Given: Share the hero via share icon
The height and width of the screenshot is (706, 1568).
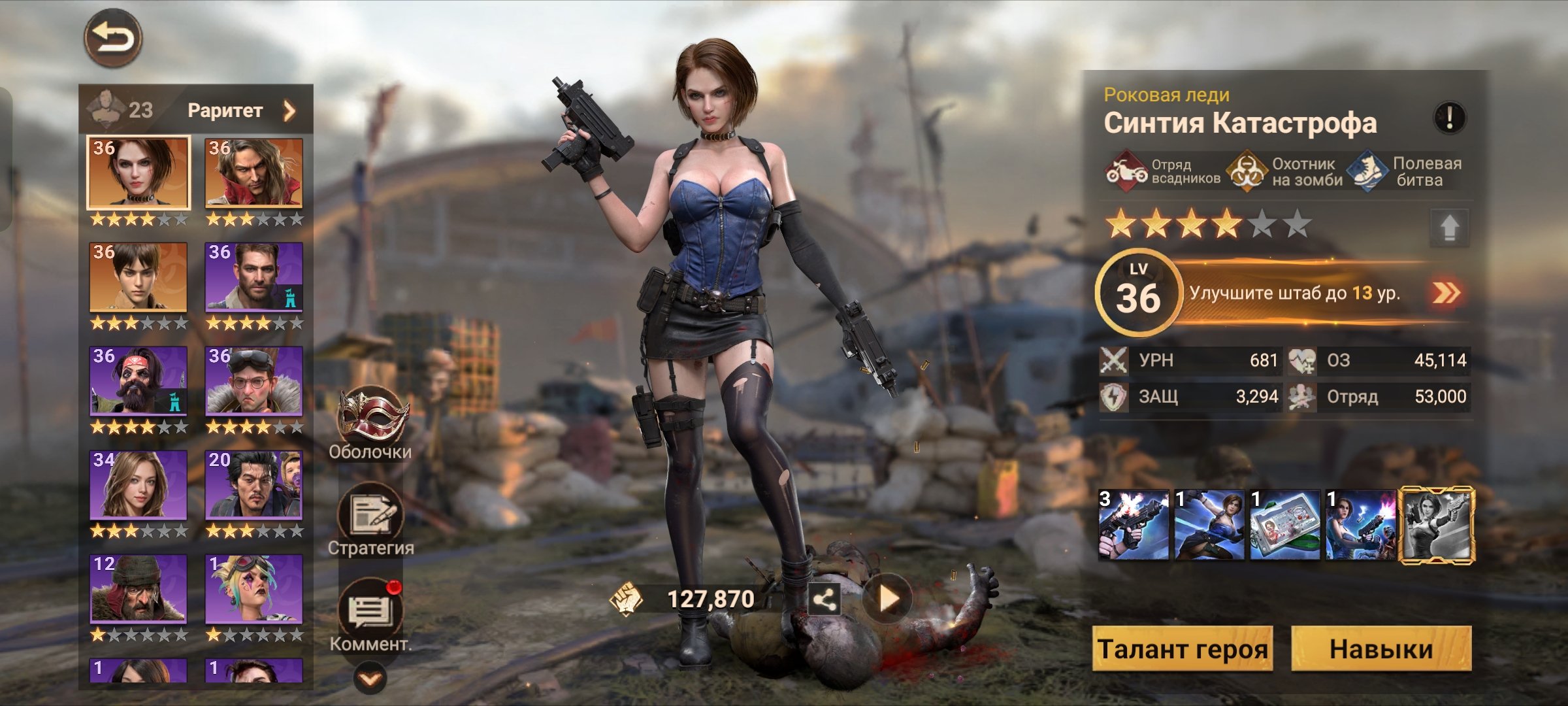Looking at the screenshot, I should [x=824, y=599].
